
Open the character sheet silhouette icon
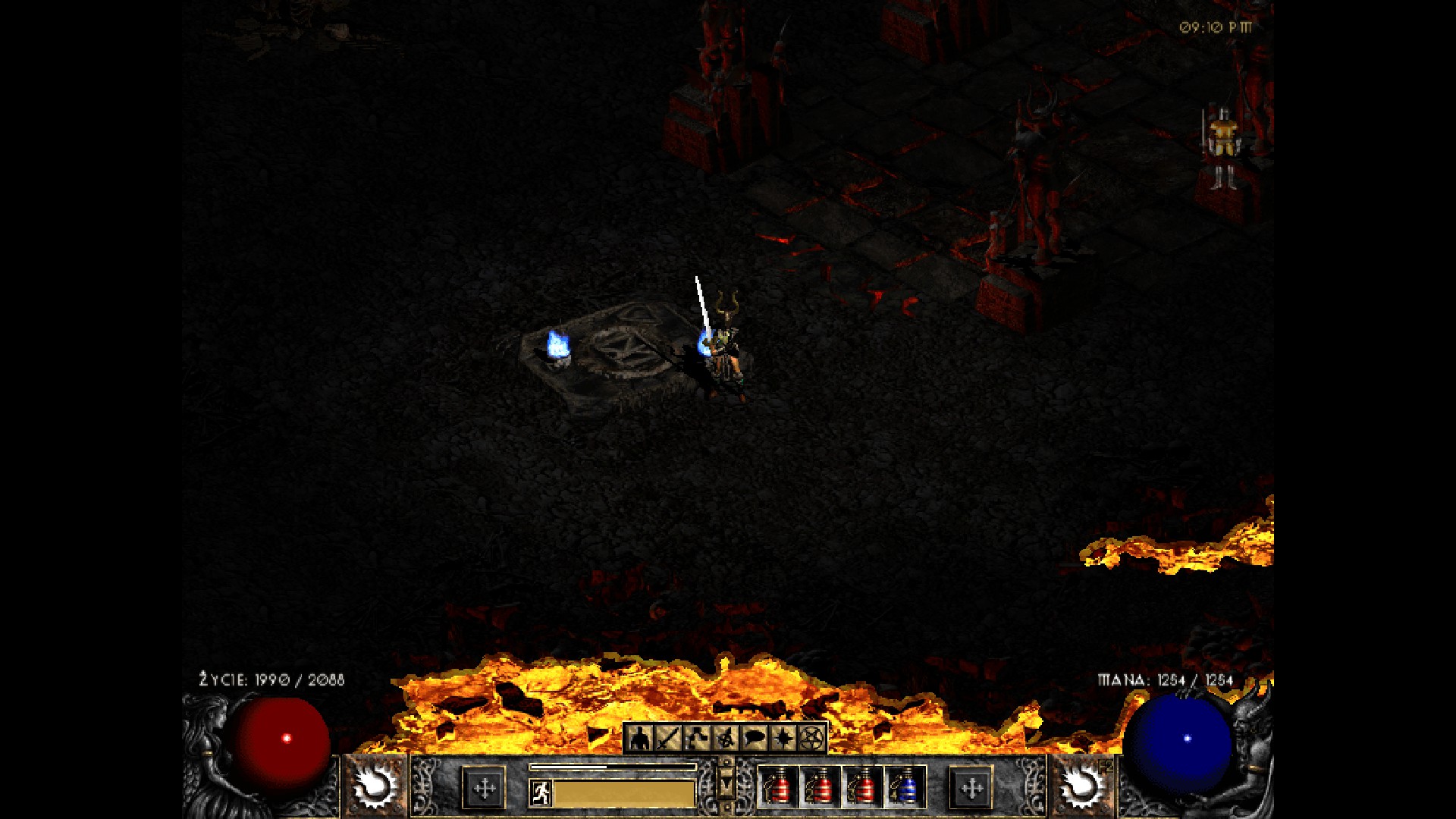click(x=640, y=737)
